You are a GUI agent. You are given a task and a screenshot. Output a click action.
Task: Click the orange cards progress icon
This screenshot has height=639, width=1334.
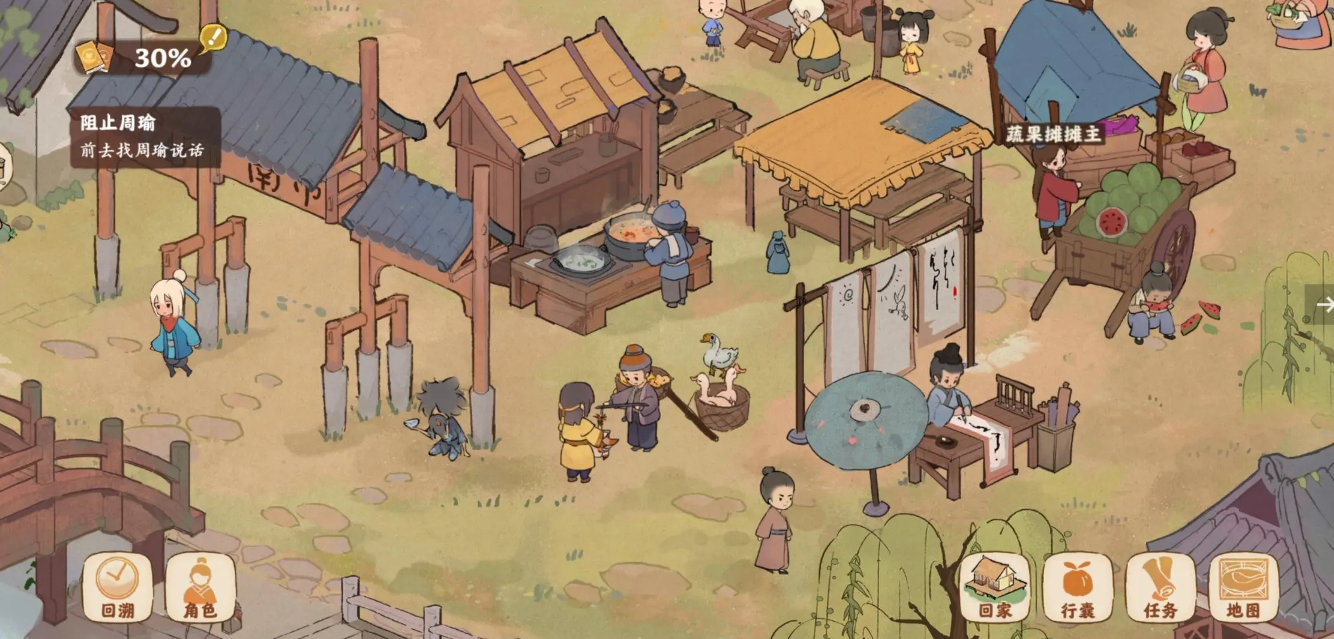(92, 56)
